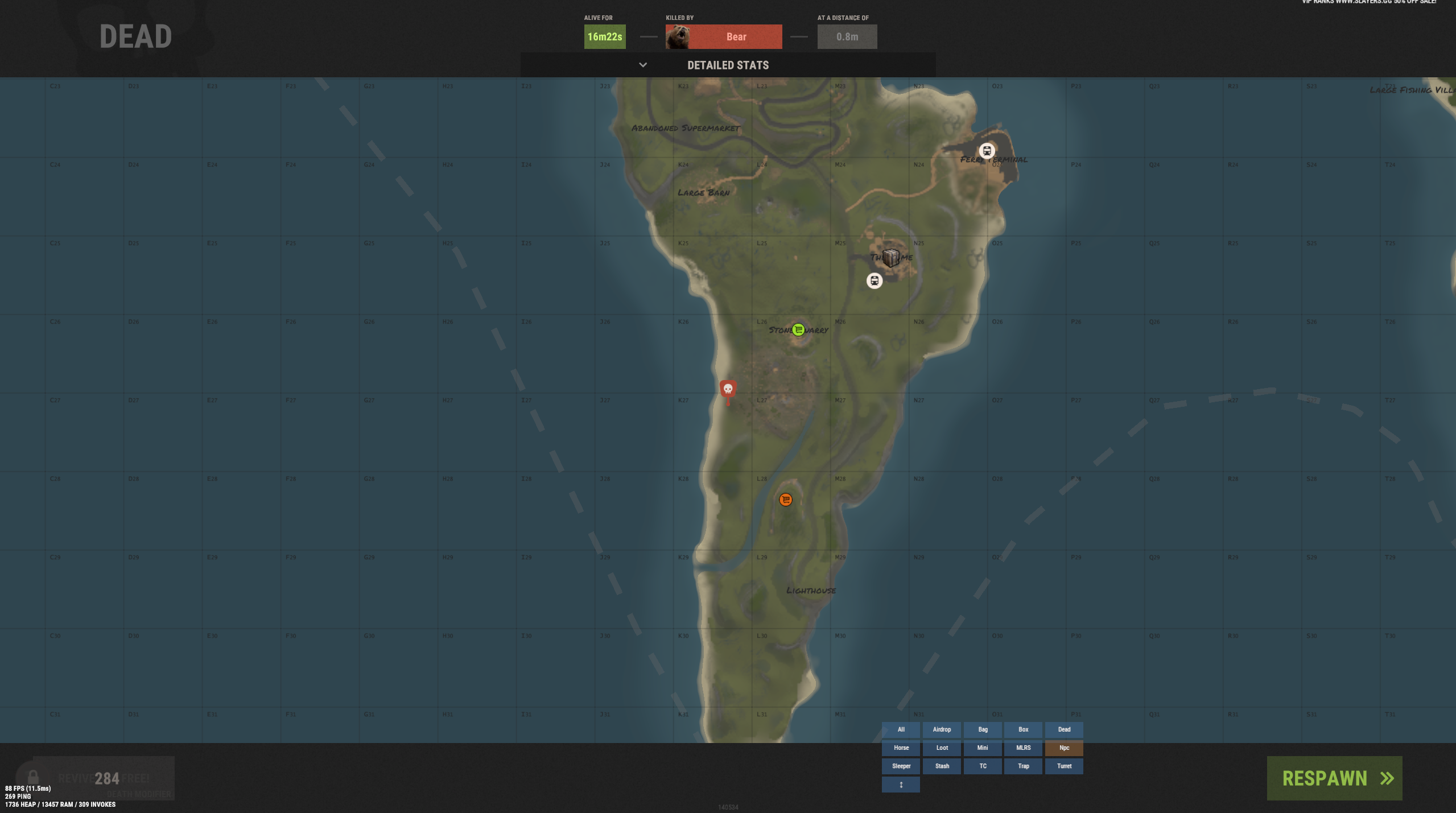Click the up-down arrow button under the filters

(x=901, y=785)
